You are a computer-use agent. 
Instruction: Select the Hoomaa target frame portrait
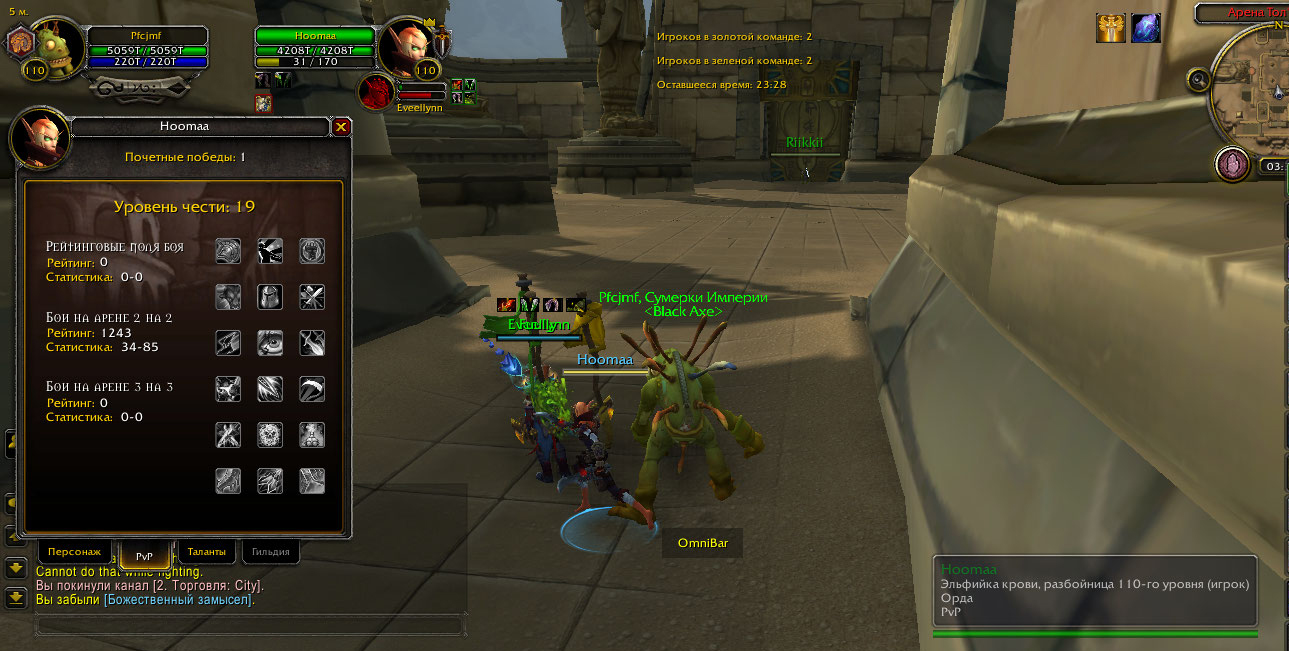(x=406, y=46)
